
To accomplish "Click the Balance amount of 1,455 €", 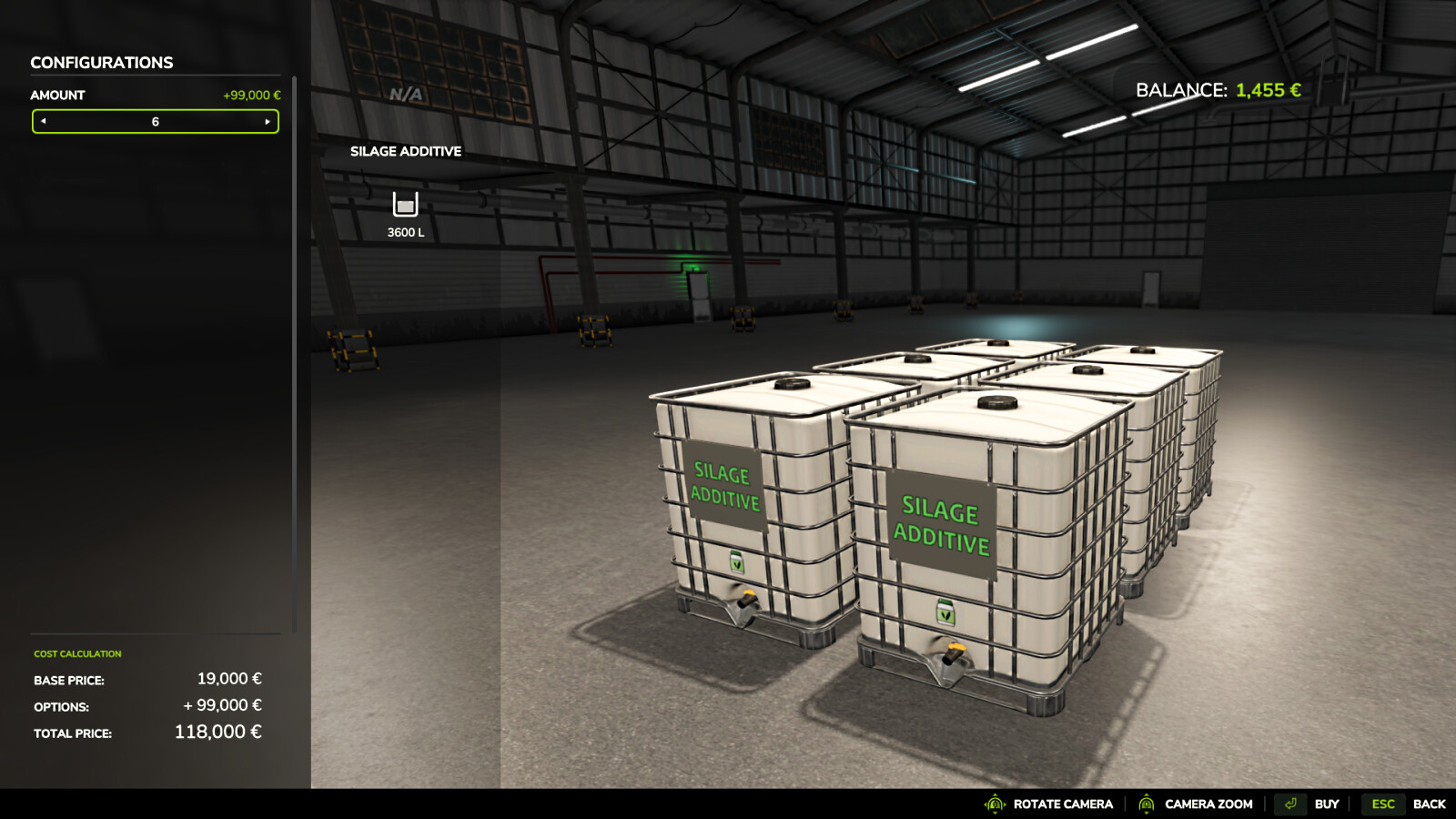I will point(1267,90).
